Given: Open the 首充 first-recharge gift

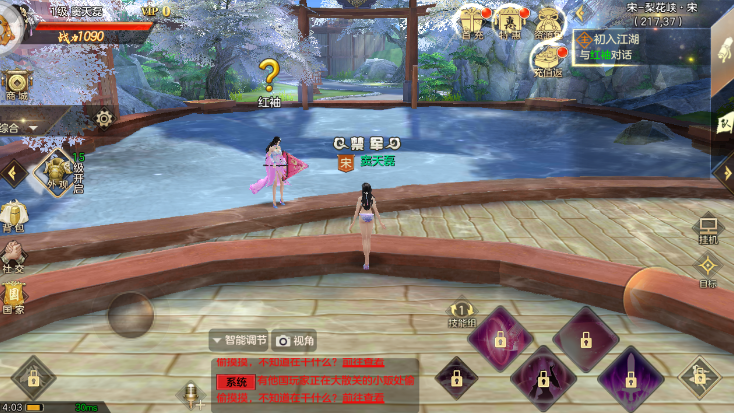Looking at the screenshot, I should pos(473,22).
